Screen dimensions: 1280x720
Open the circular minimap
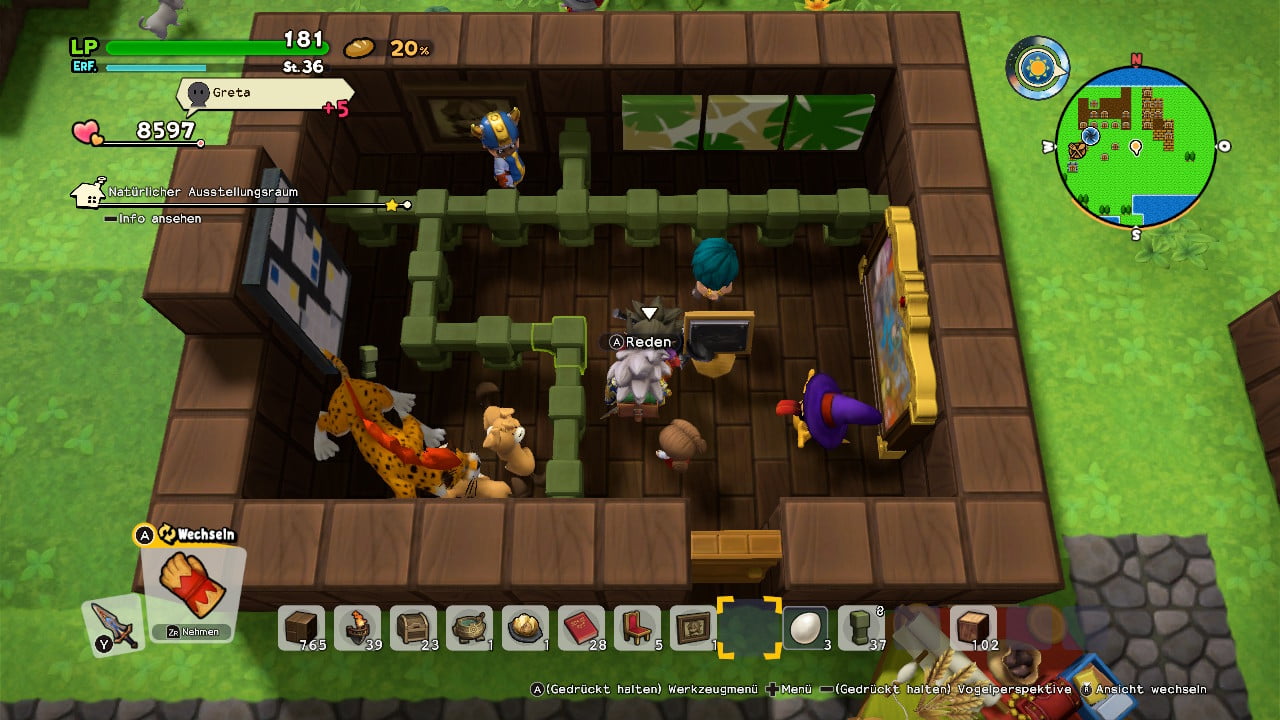(x=1135, y=147)
